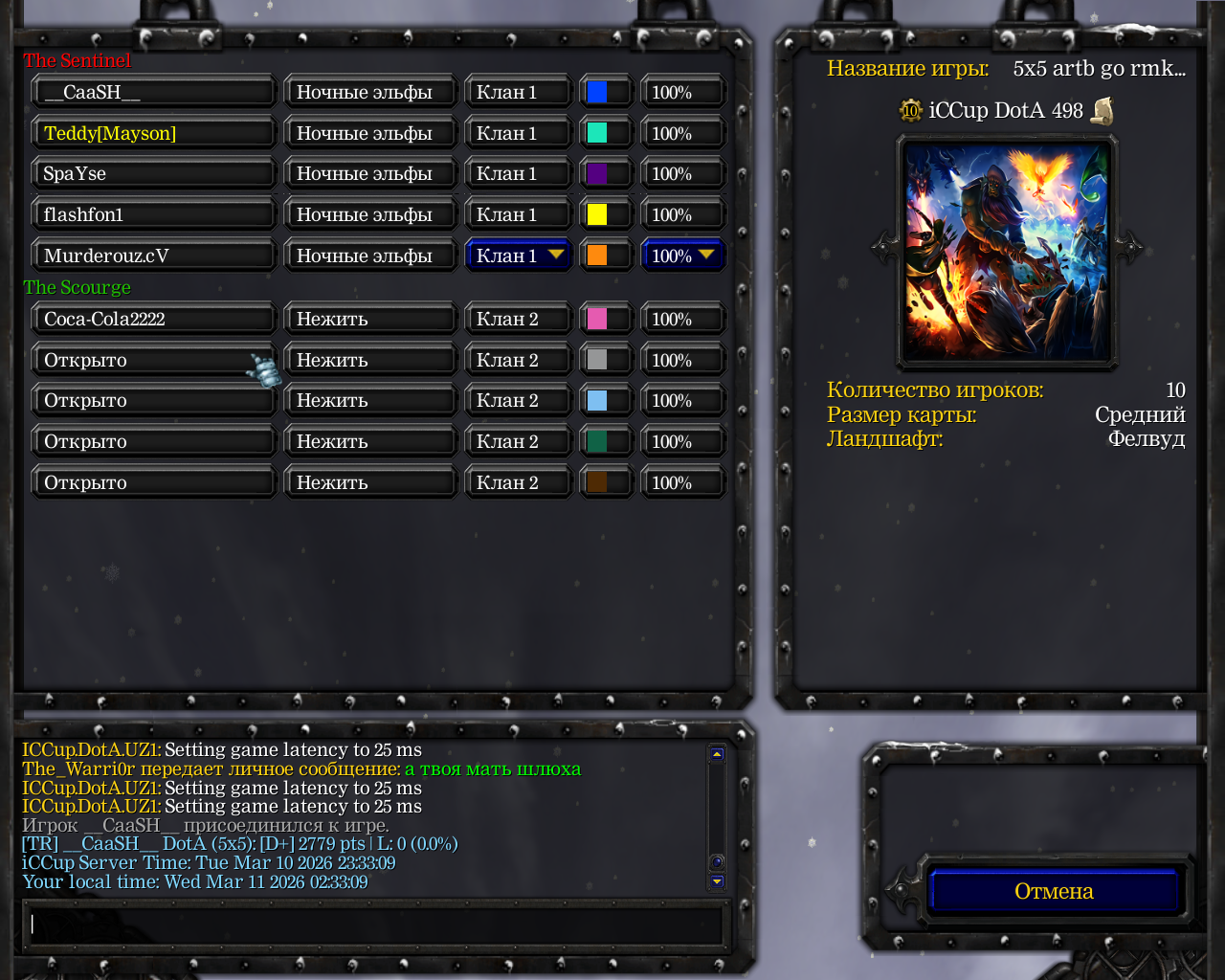Select the __CaaSH__ player slot
This screenshot has height=980, width=1225.
tap(153, 93)
